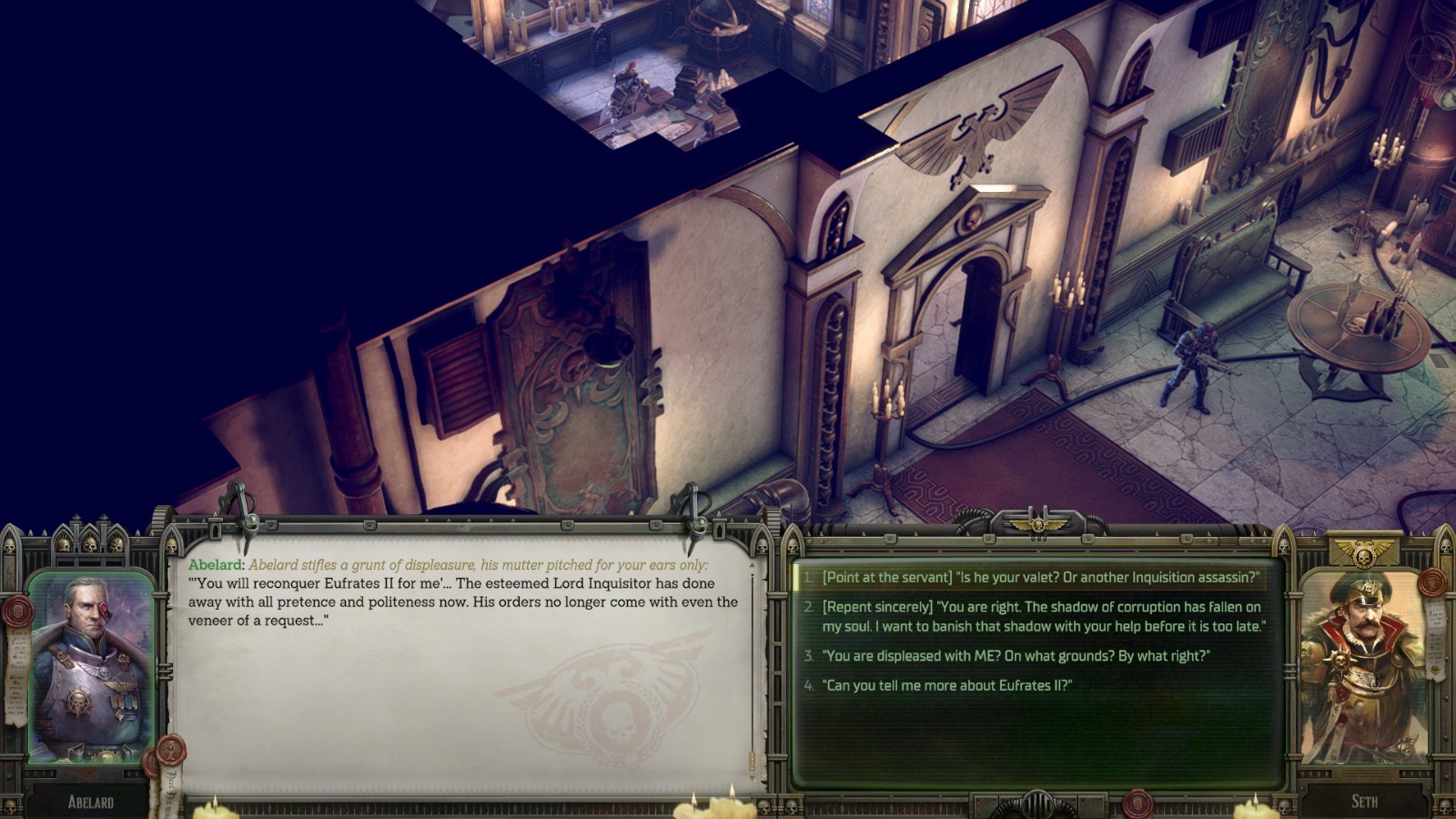Click the red skull wax seal beside Abelard's portrait

(x=17, y=611)
